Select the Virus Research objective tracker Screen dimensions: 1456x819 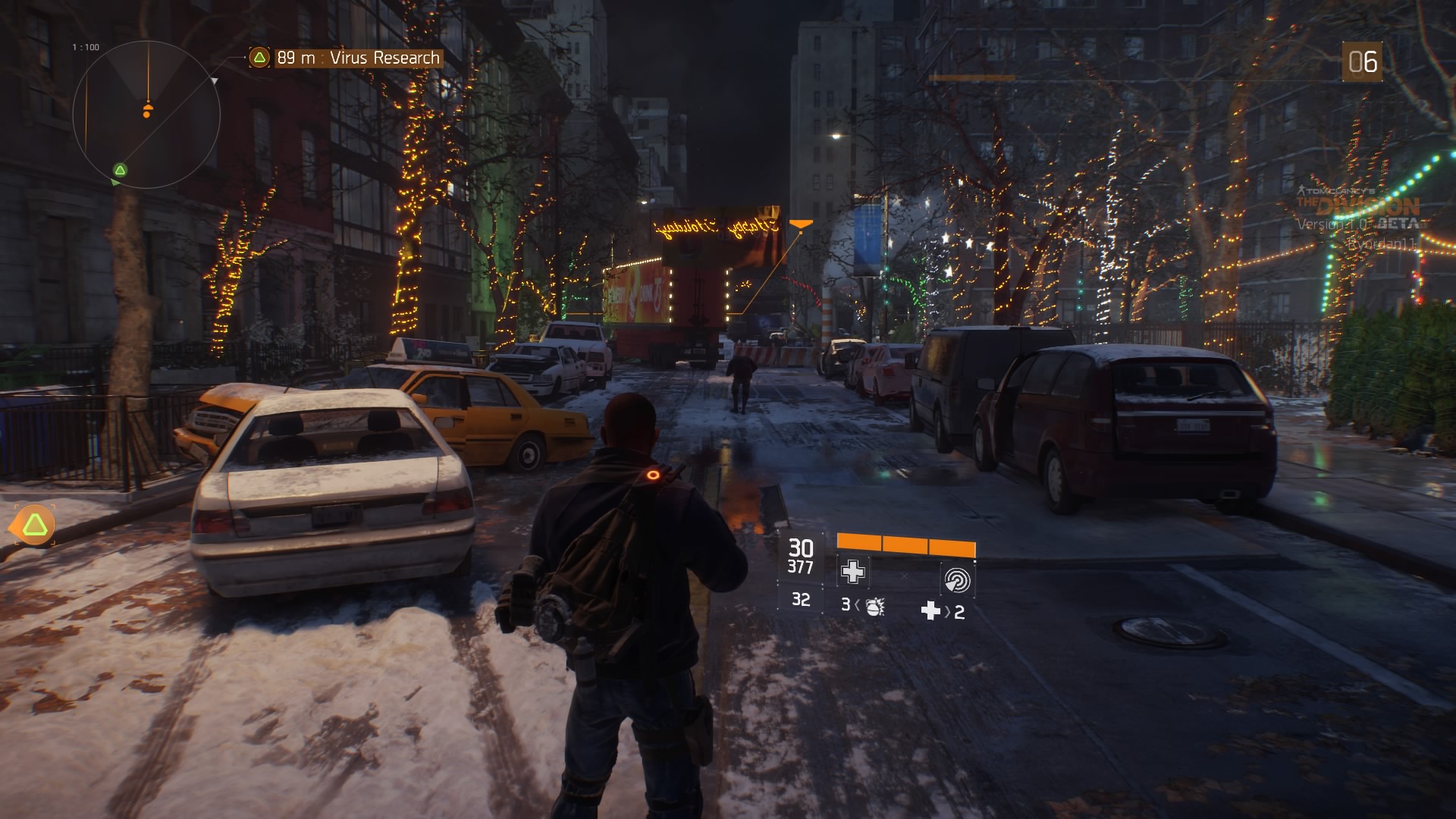pos(346,58)
